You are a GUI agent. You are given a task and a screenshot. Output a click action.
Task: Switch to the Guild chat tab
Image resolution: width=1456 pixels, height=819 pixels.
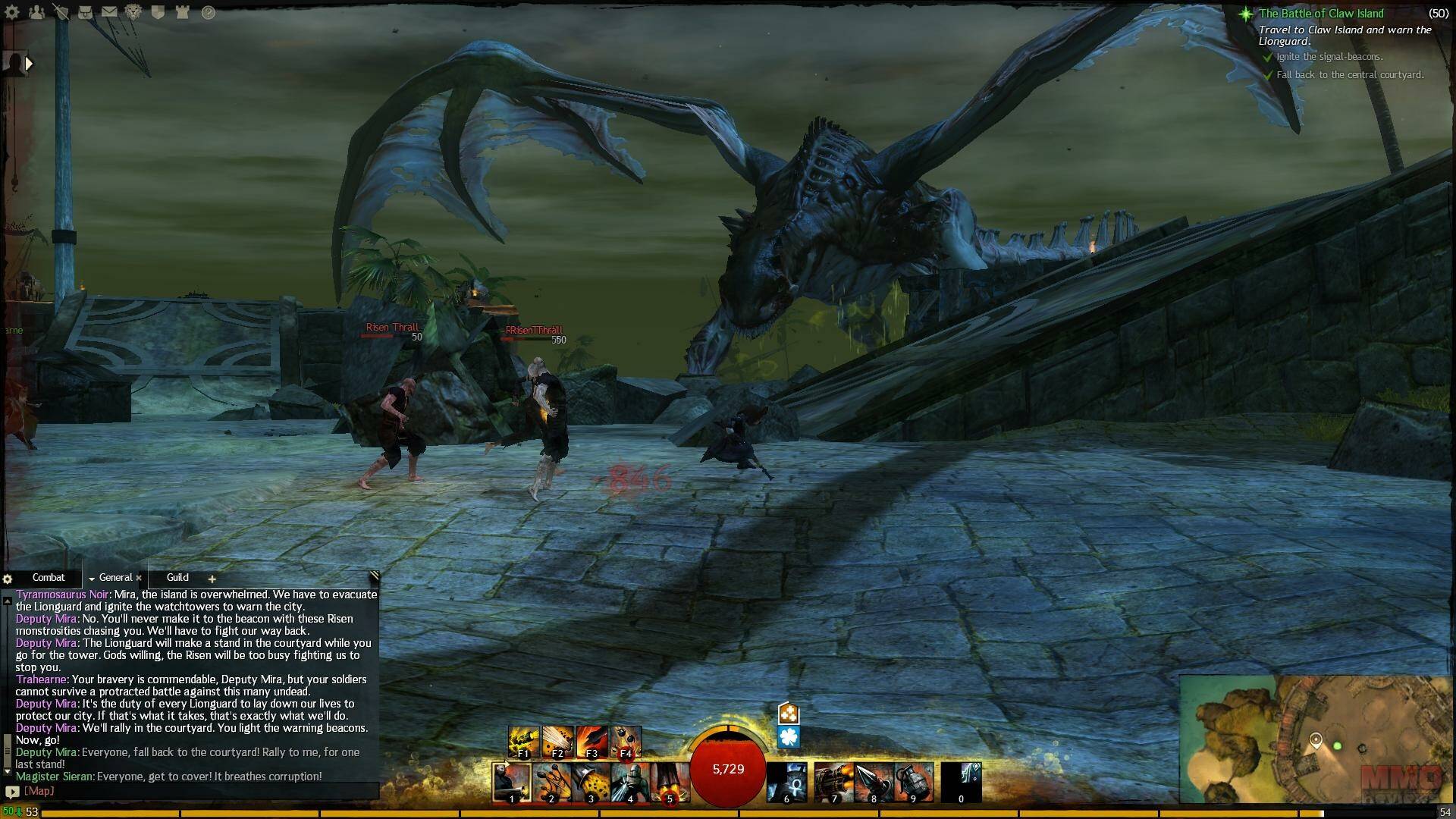coord(177,578)
